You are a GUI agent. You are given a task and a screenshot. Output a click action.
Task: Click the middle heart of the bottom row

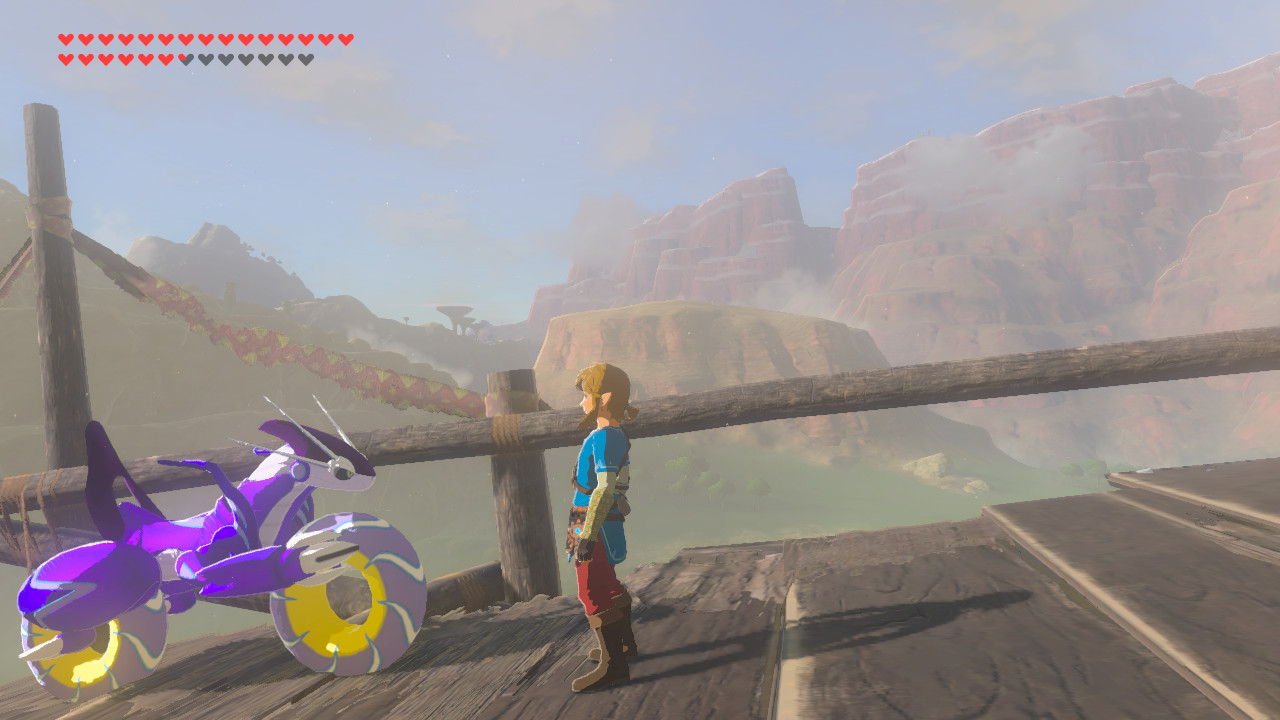185,59
